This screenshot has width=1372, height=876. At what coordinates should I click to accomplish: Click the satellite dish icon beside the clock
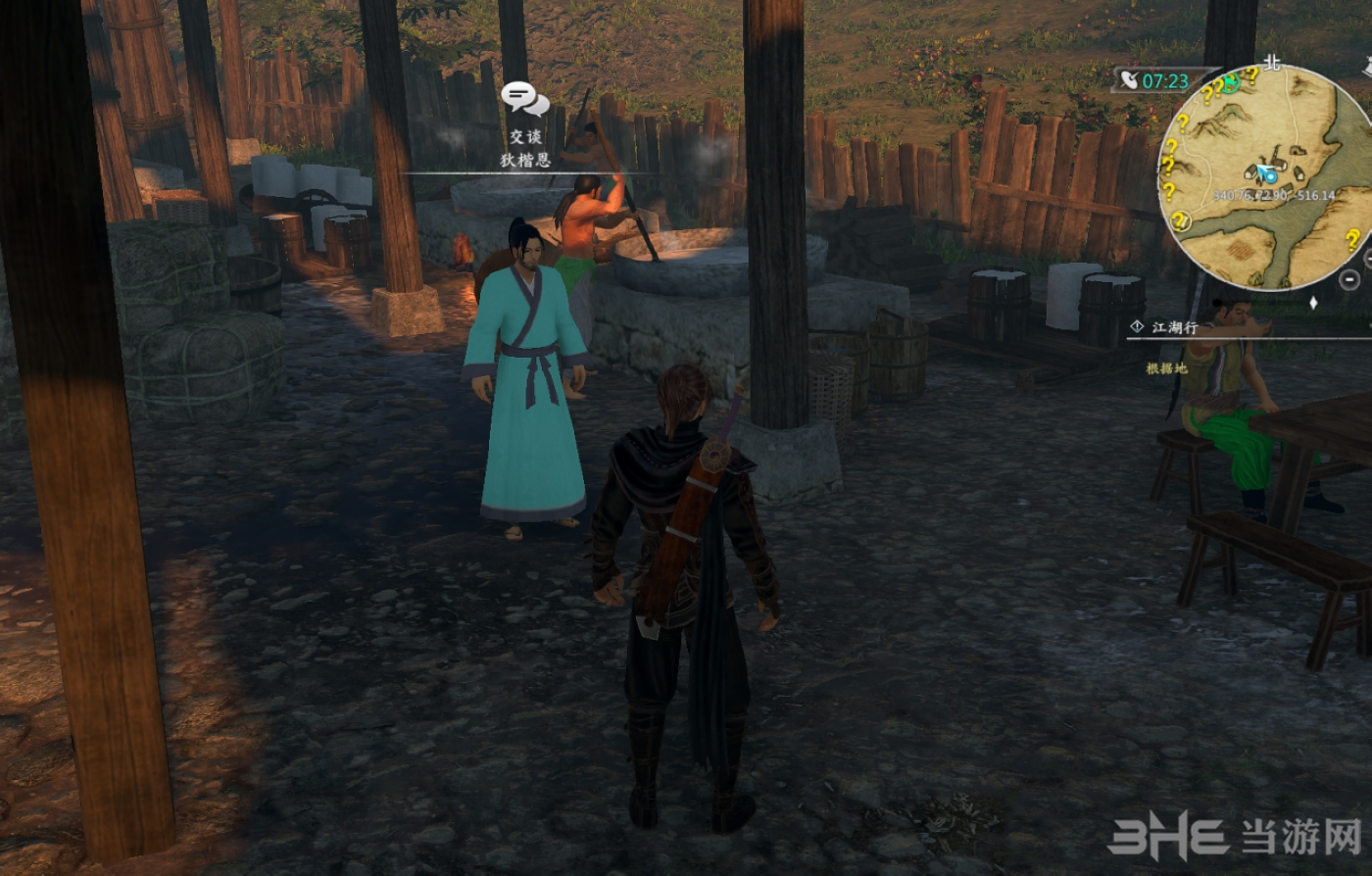1130,81
